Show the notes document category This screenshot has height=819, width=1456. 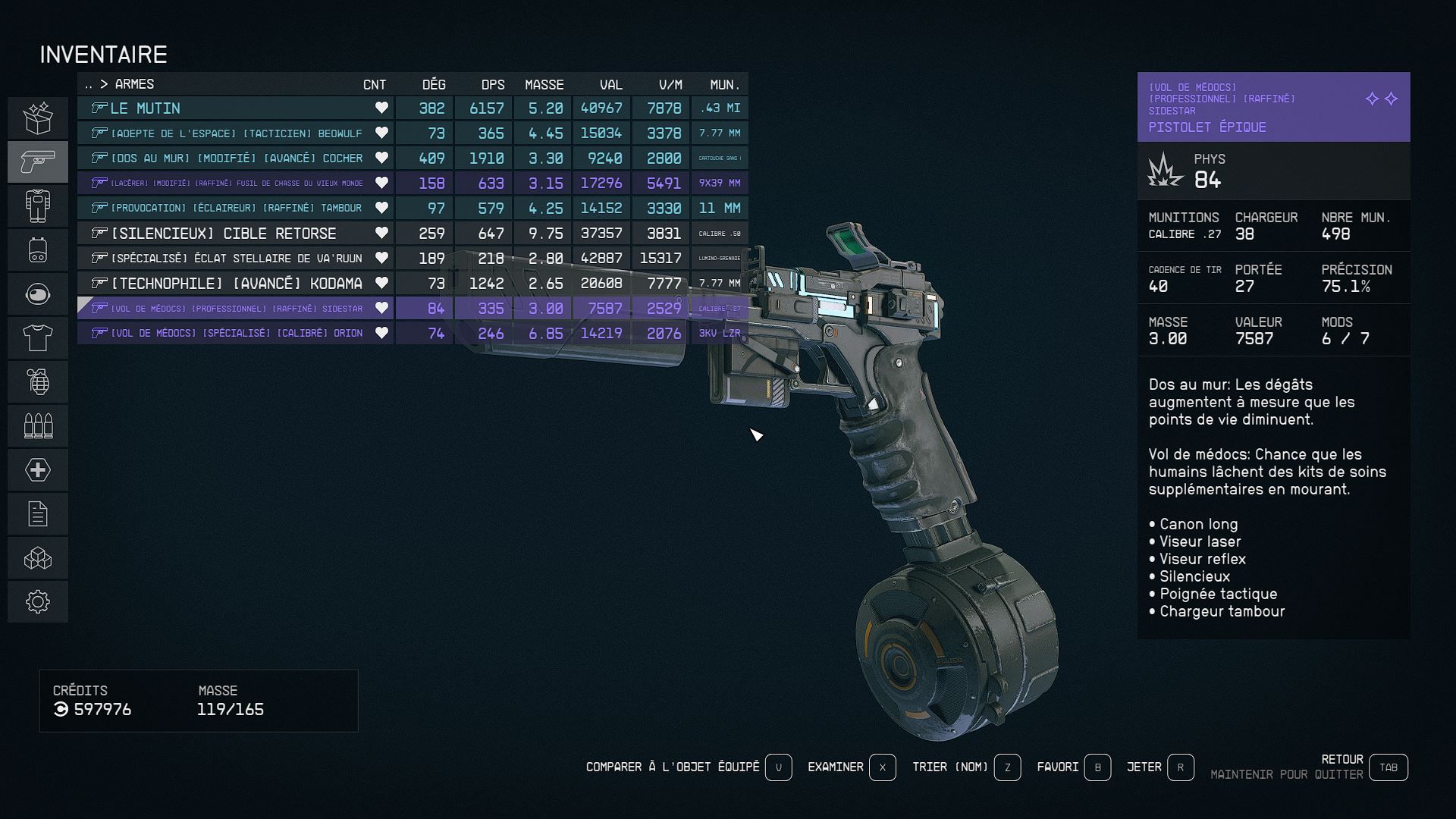(38, 513)
